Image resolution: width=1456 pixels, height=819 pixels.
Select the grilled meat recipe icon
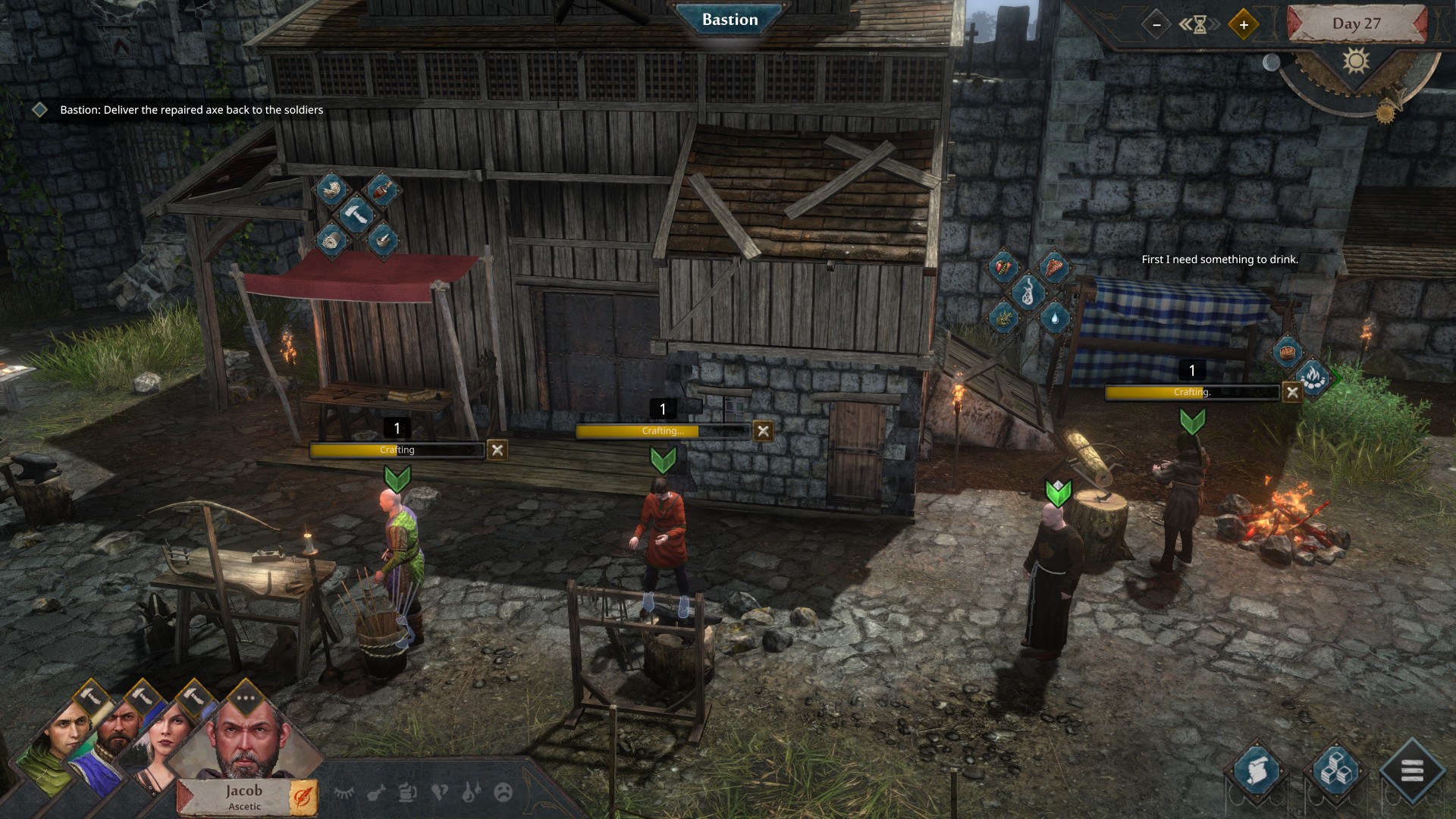[1054, 267]
